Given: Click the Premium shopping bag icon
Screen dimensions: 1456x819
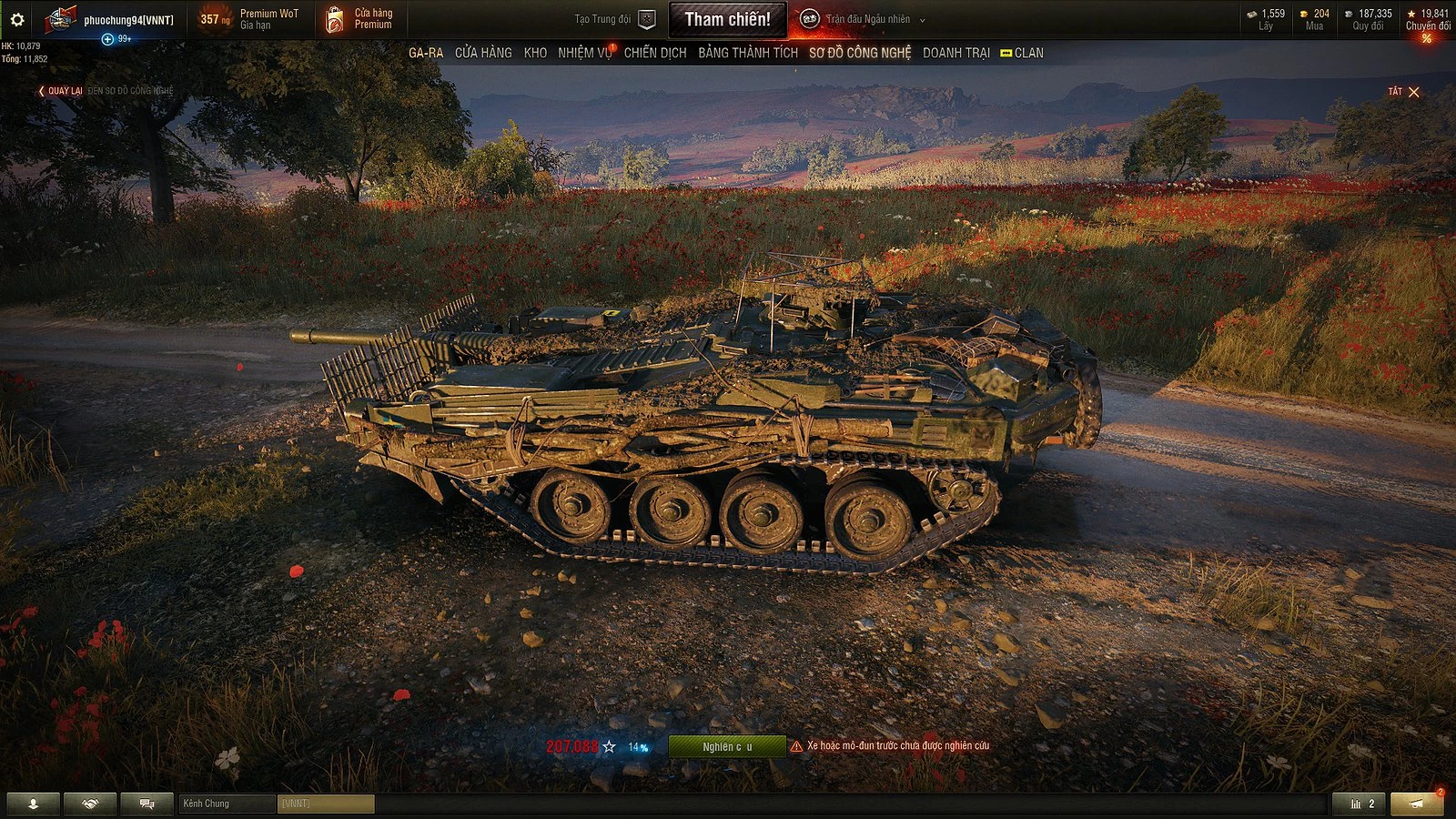Looking at the screenshot, I should (x=333, y=17).
